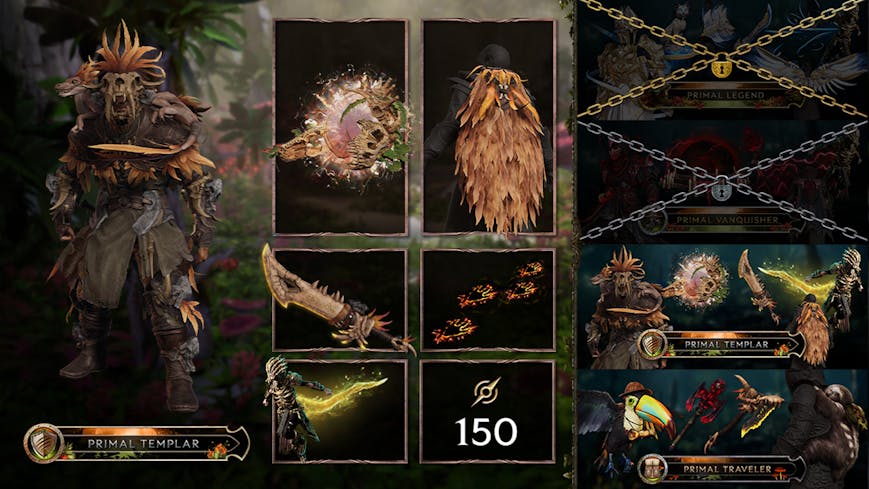The height and width of the screenshot is (489, 869).
Task: Click the Primal Templar name banner
Action: [138, 443]
